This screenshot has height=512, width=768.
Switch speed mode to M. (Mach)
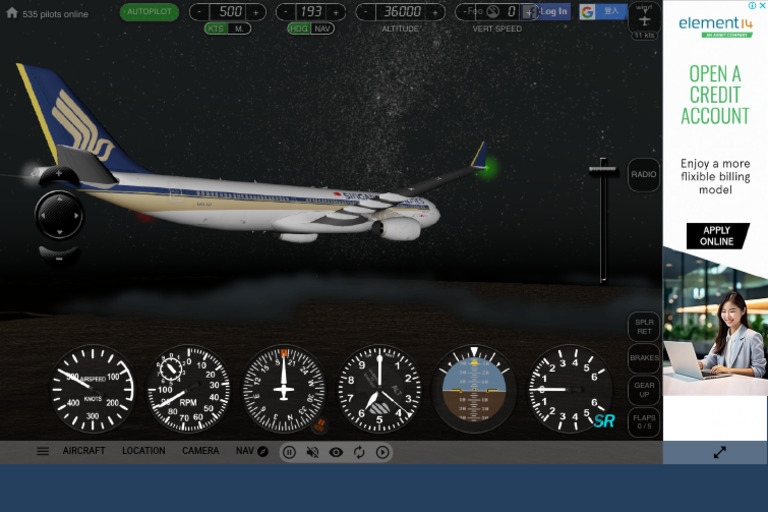pos(239,29)
